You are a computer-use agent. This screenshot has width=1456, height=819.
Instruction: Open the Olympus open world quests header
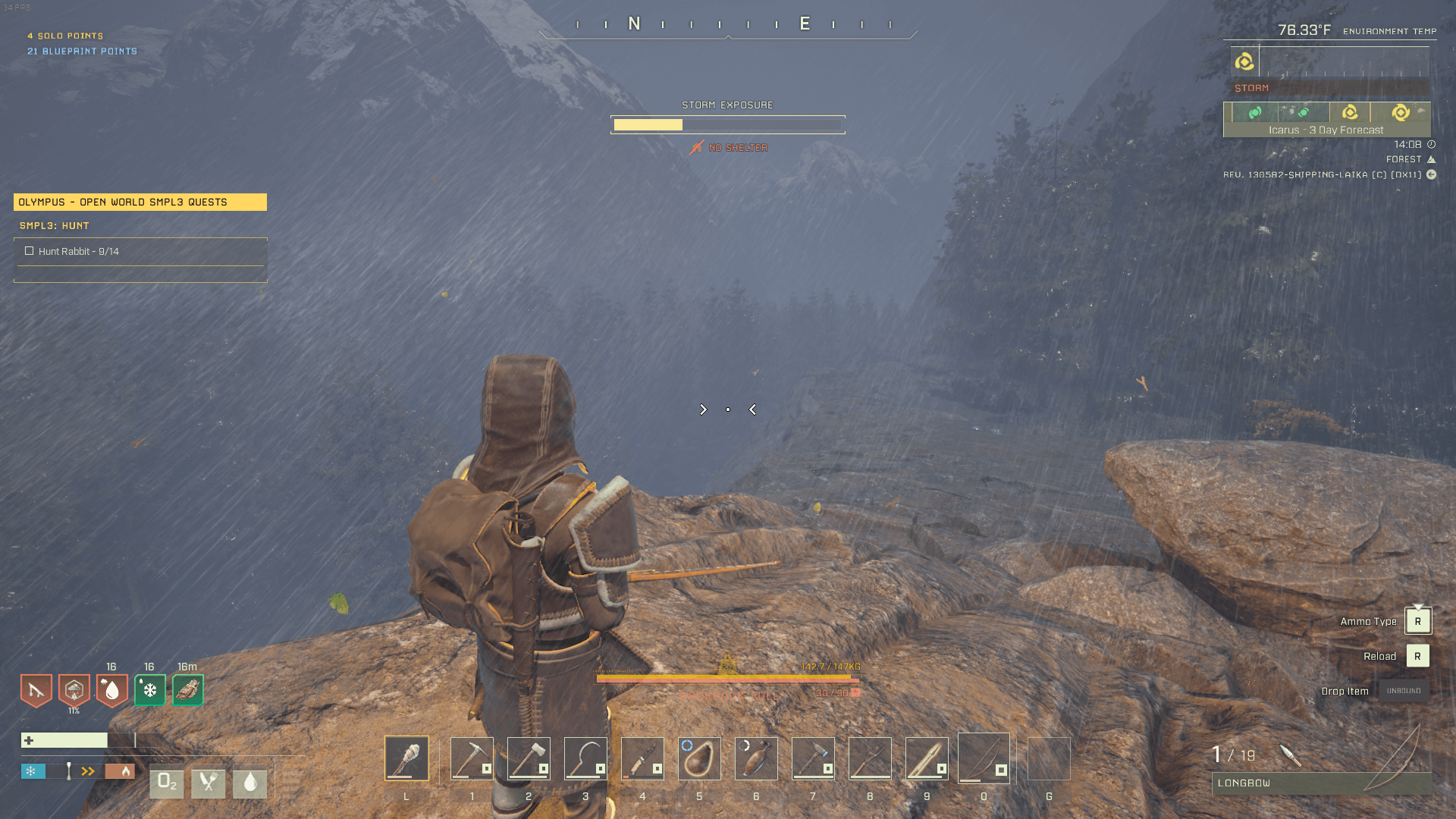click(x=140, y=202)
